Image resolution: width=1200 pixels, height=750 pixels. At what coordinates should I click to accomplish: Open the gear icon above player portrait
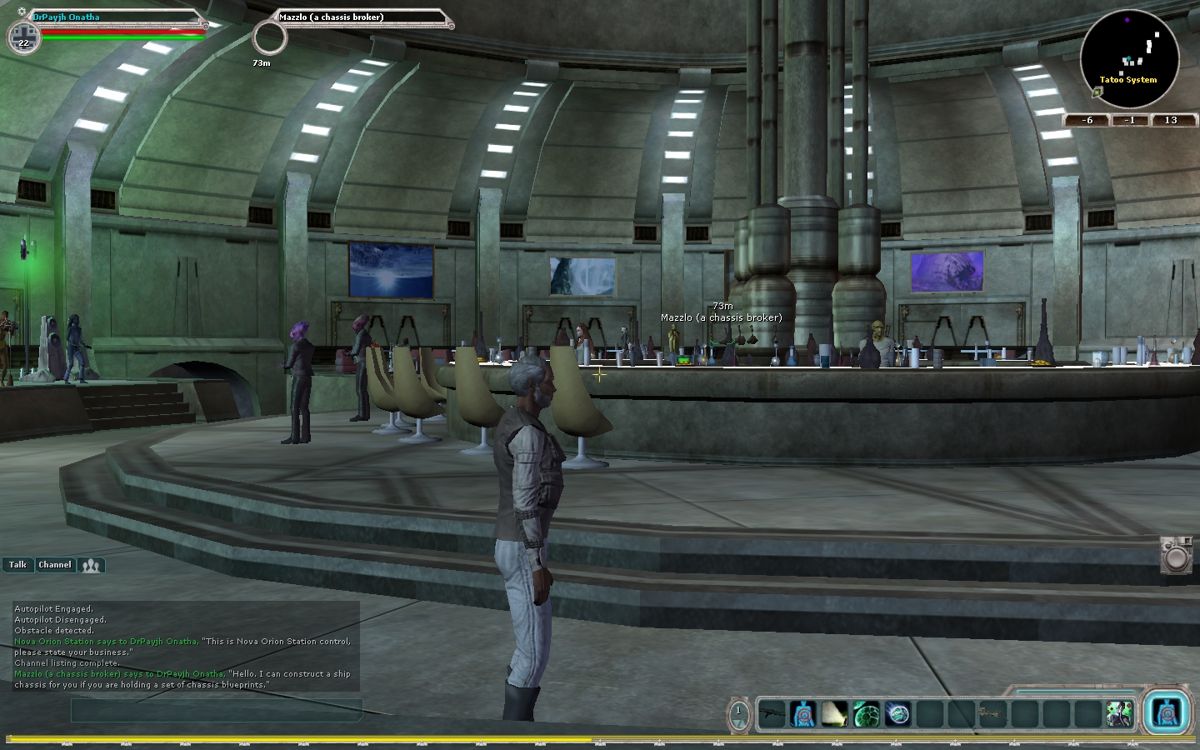(x=22, y=11)
